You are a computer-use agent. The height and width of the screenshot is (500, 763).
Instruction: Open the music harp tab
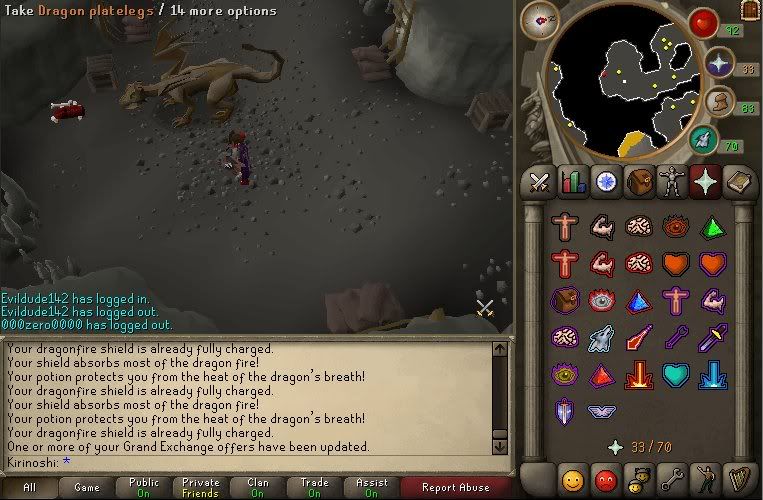(738, 477)
